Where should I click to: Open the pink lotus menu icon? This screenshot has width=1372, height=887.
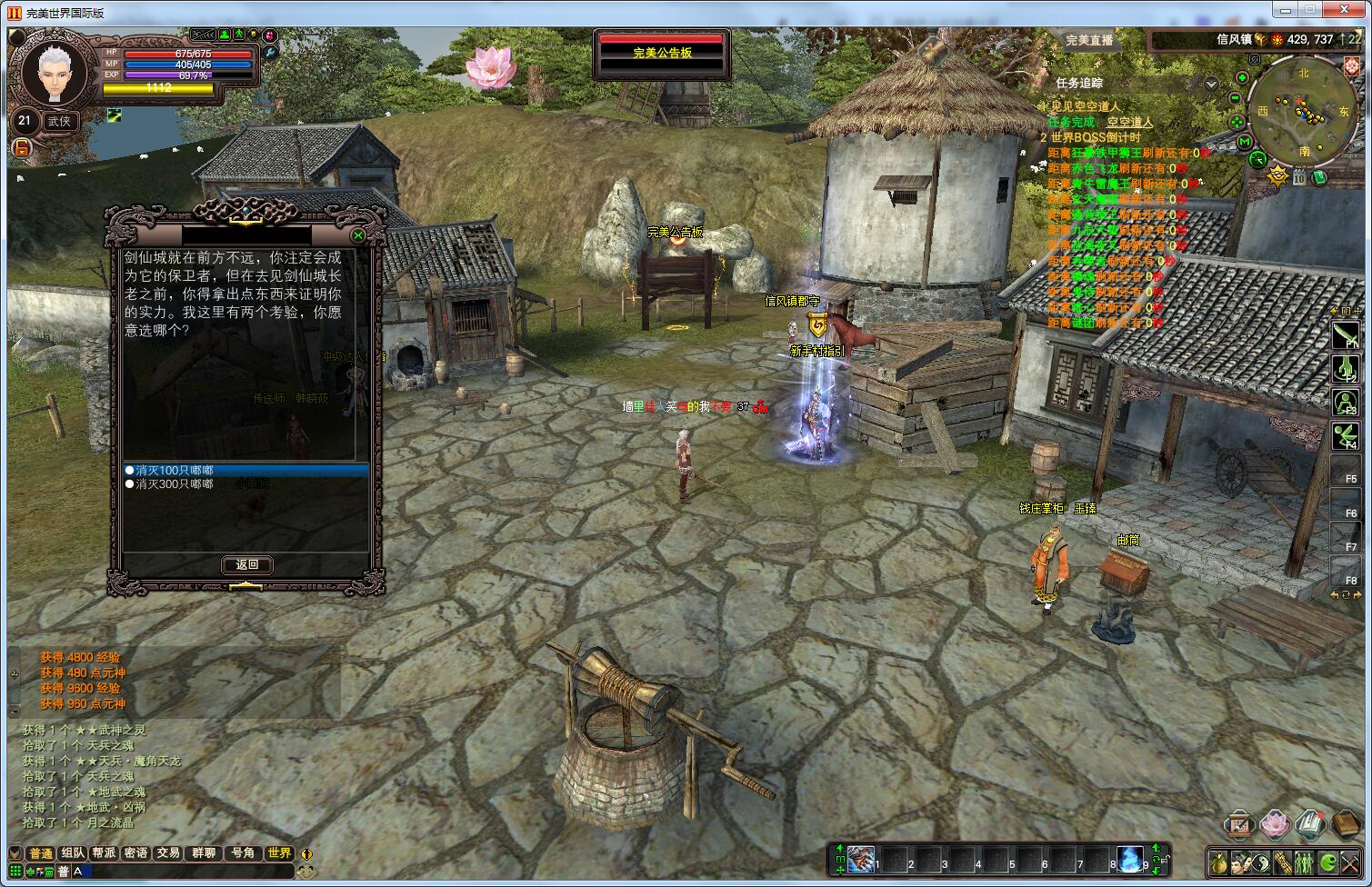1274,824
